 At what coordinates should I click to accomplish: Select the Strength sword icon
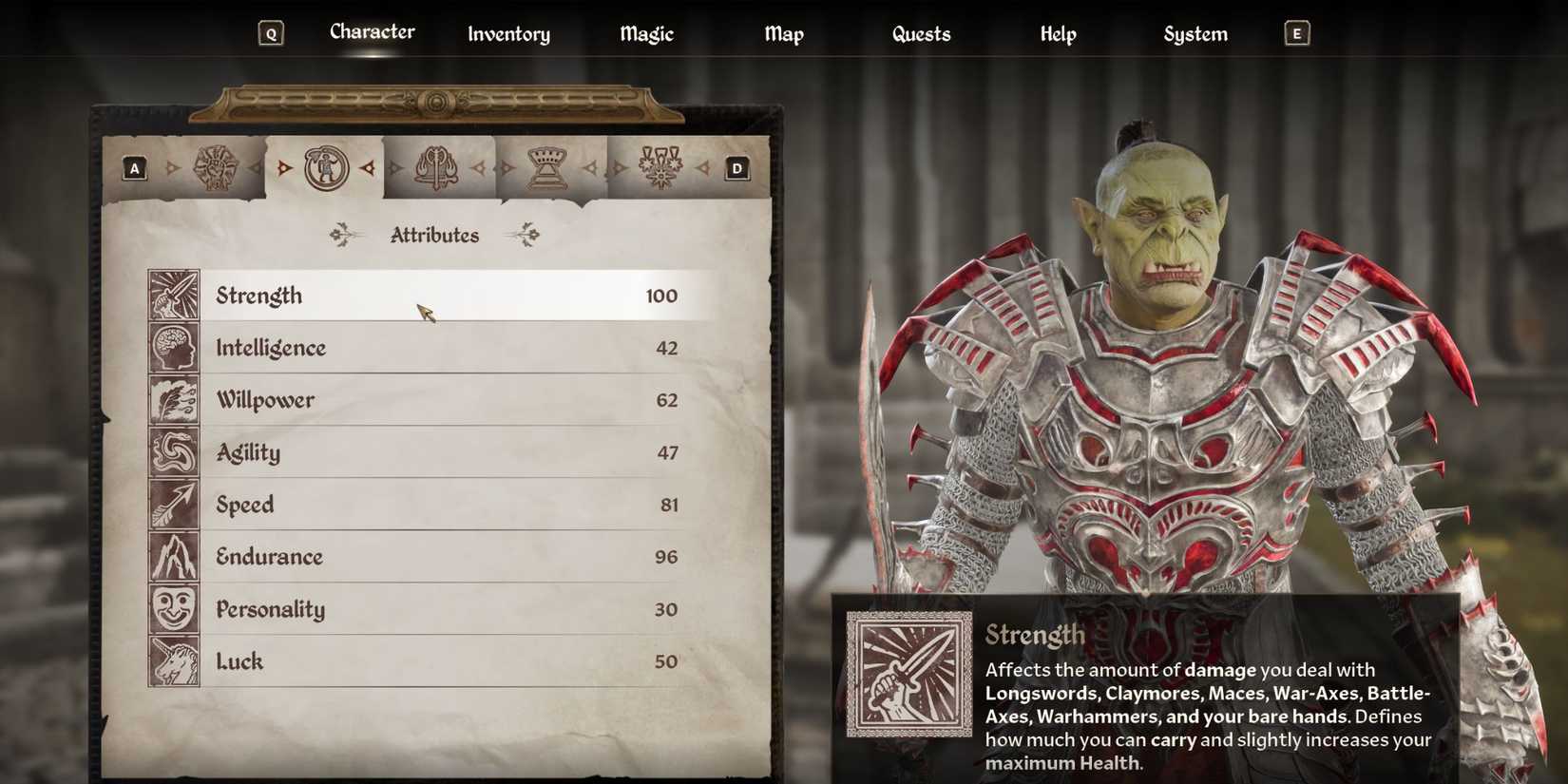(173, 296)
